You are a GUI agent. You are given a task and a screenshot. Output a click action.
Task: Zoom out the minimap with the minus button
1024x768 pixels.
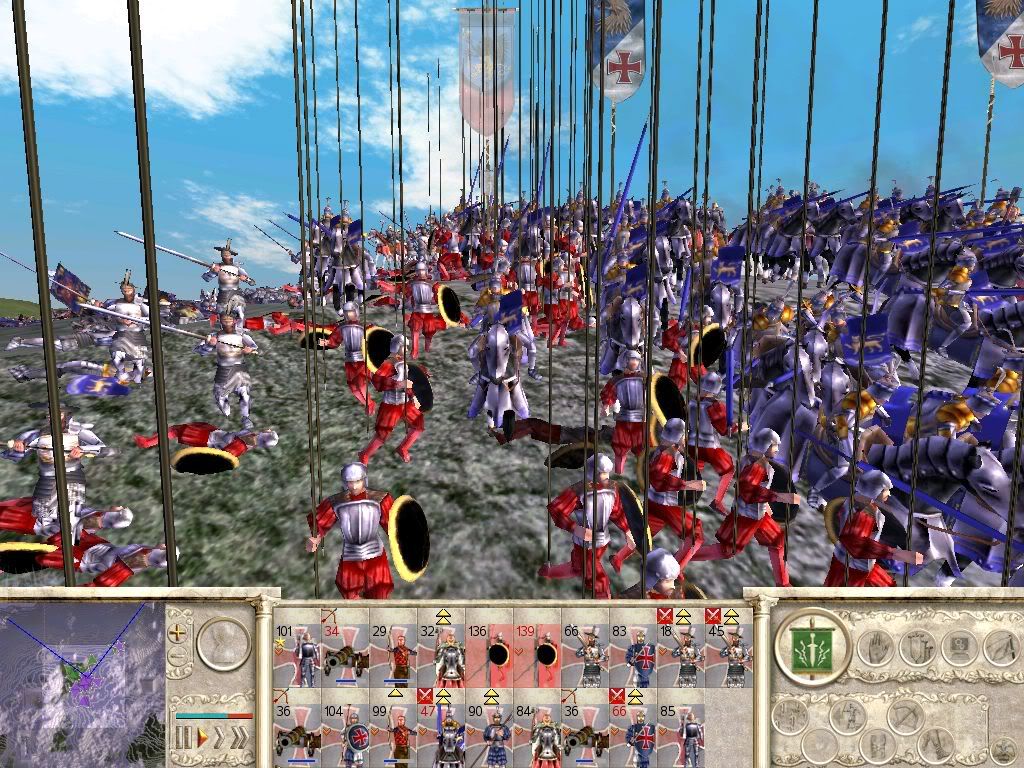[x=179, y=657]
